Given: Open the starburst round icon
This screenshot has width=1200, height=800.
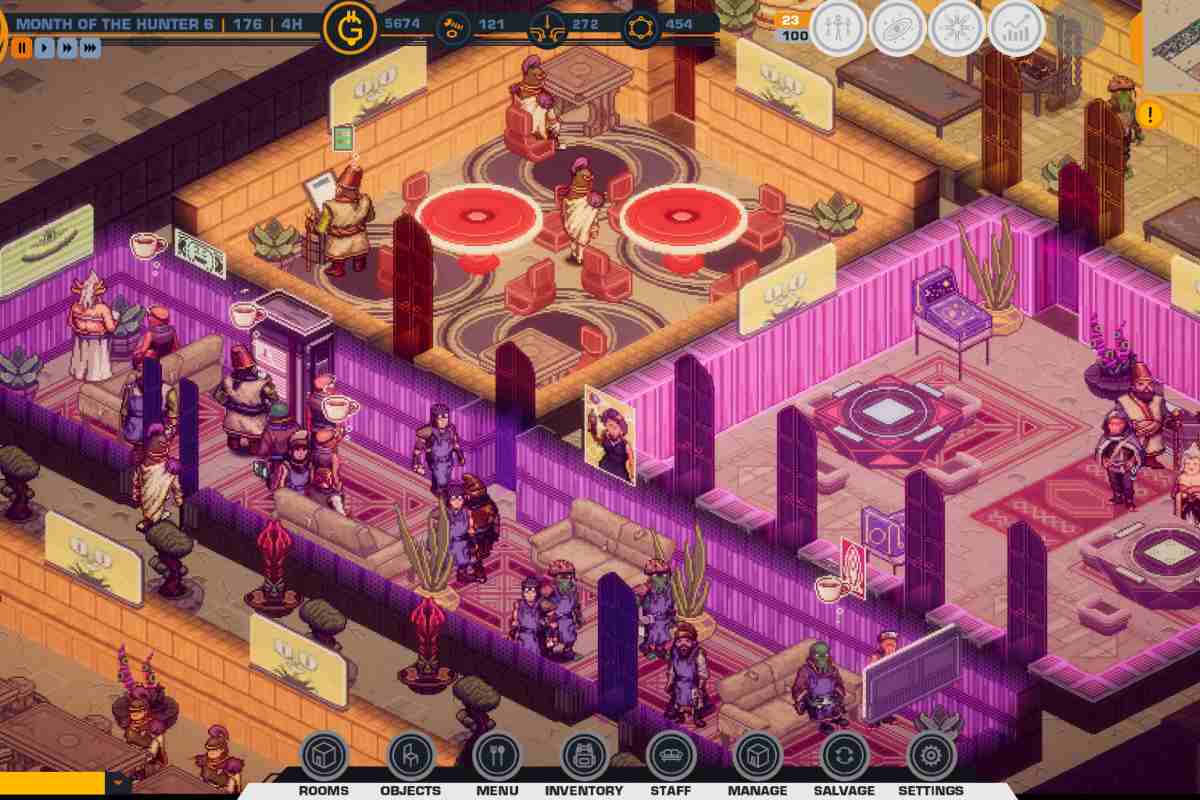Looking at the screenshot, I should point(956,27).
